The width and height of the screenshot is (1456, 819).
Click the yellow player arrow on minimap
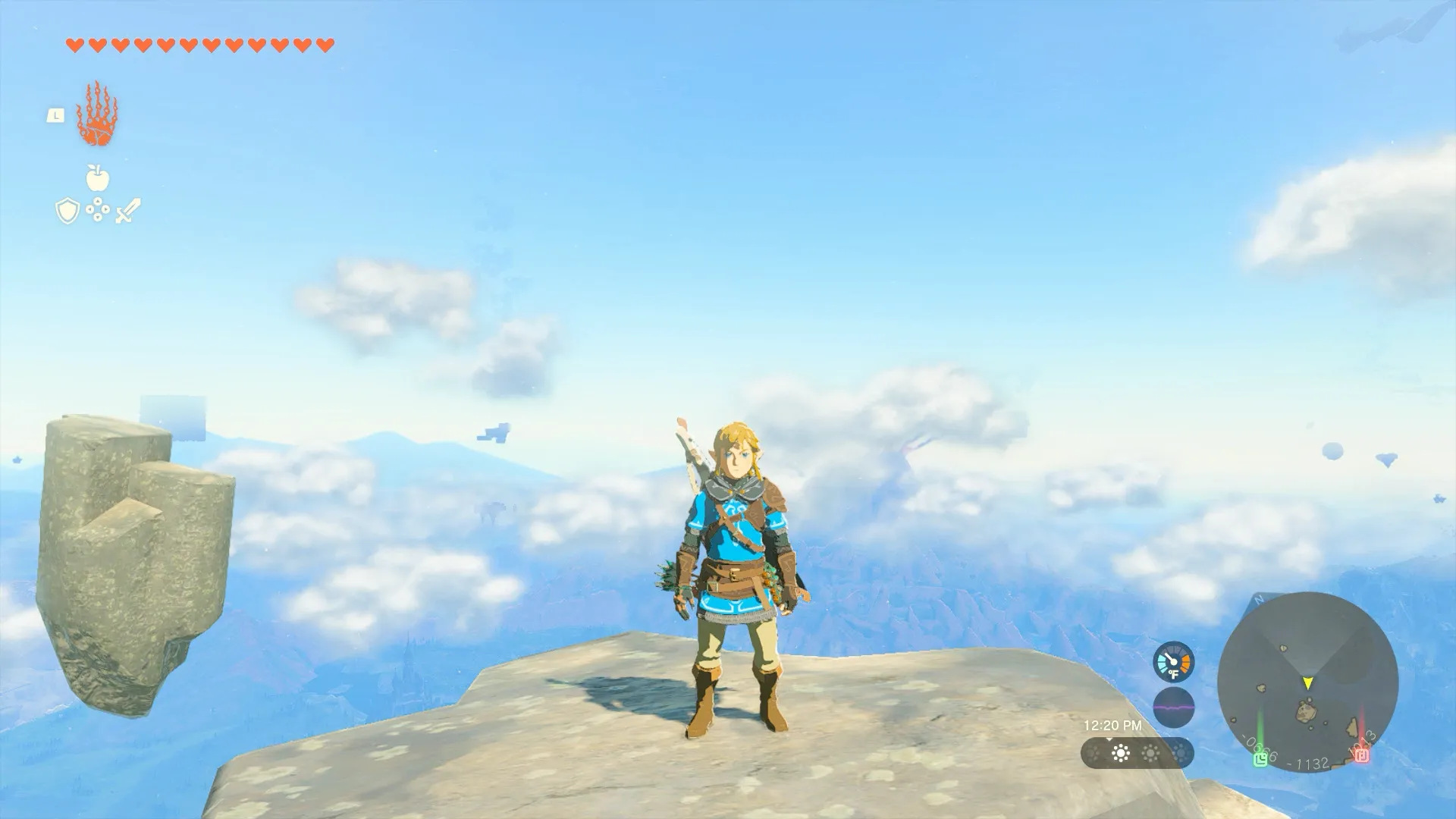tap(1307, 682)
